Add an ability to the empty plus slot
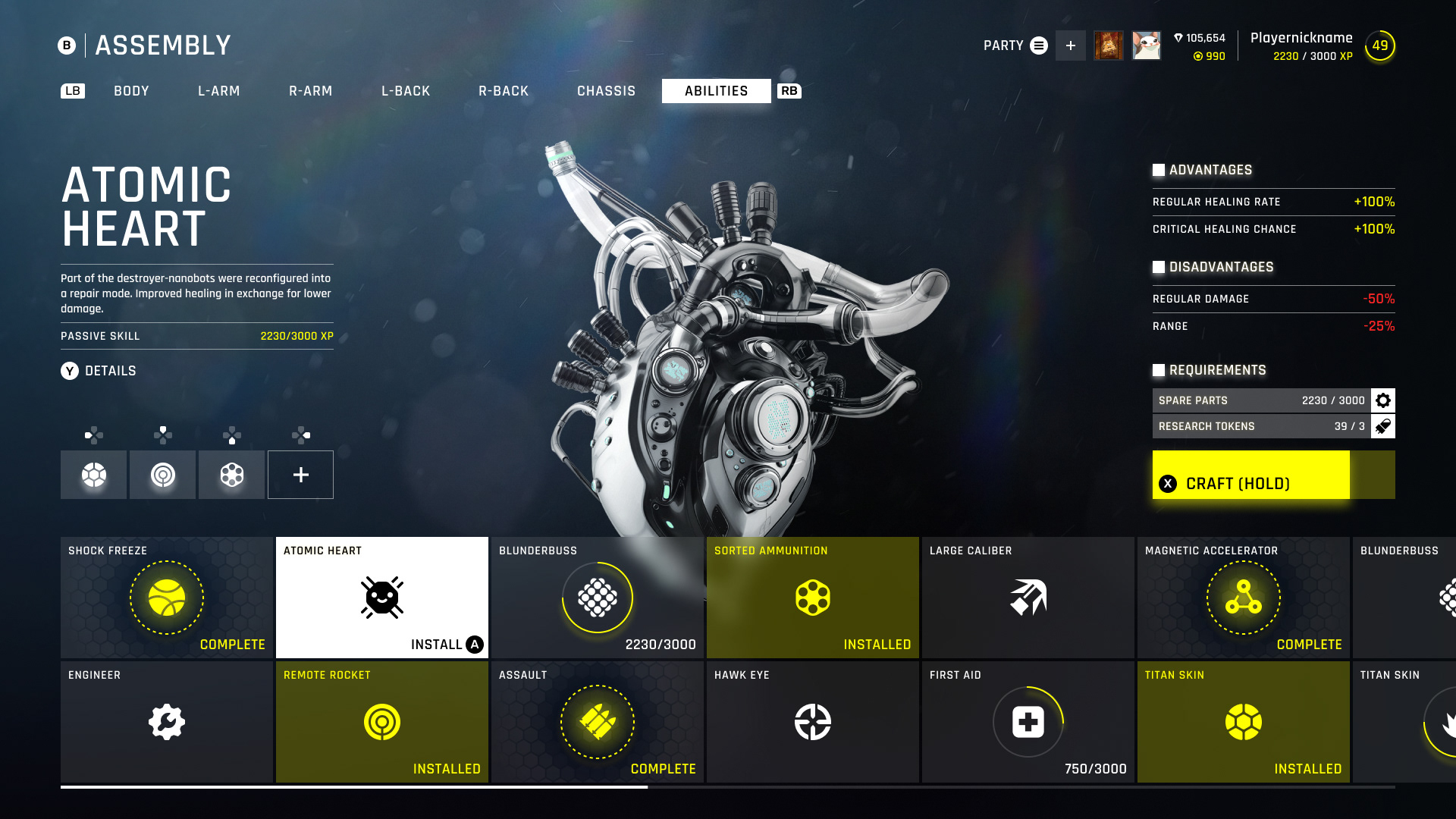The image size is (1456, 819). click(300, 475)
